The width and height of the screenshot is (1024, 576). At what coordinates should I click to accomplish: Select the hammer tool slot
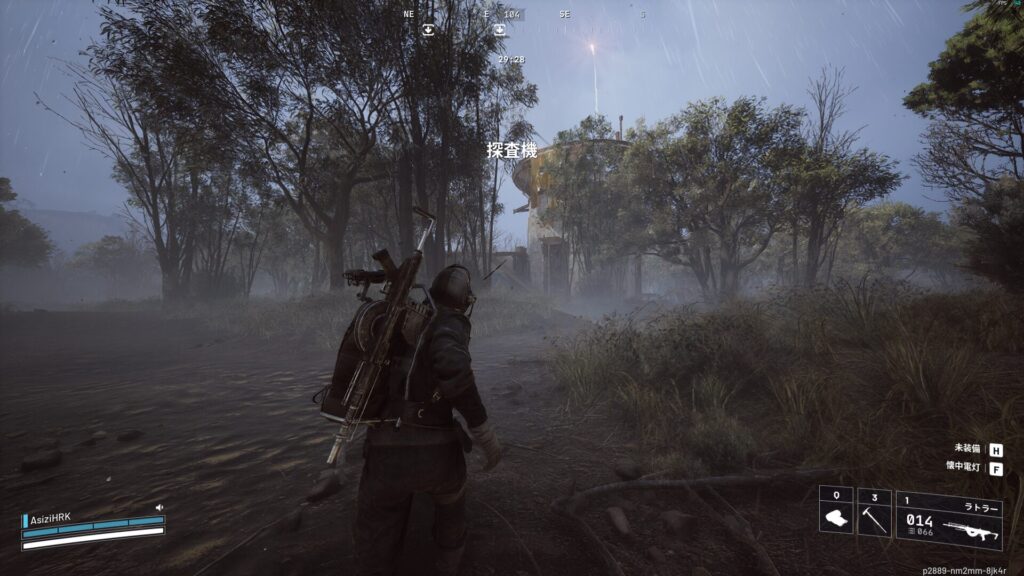[873, 511]
